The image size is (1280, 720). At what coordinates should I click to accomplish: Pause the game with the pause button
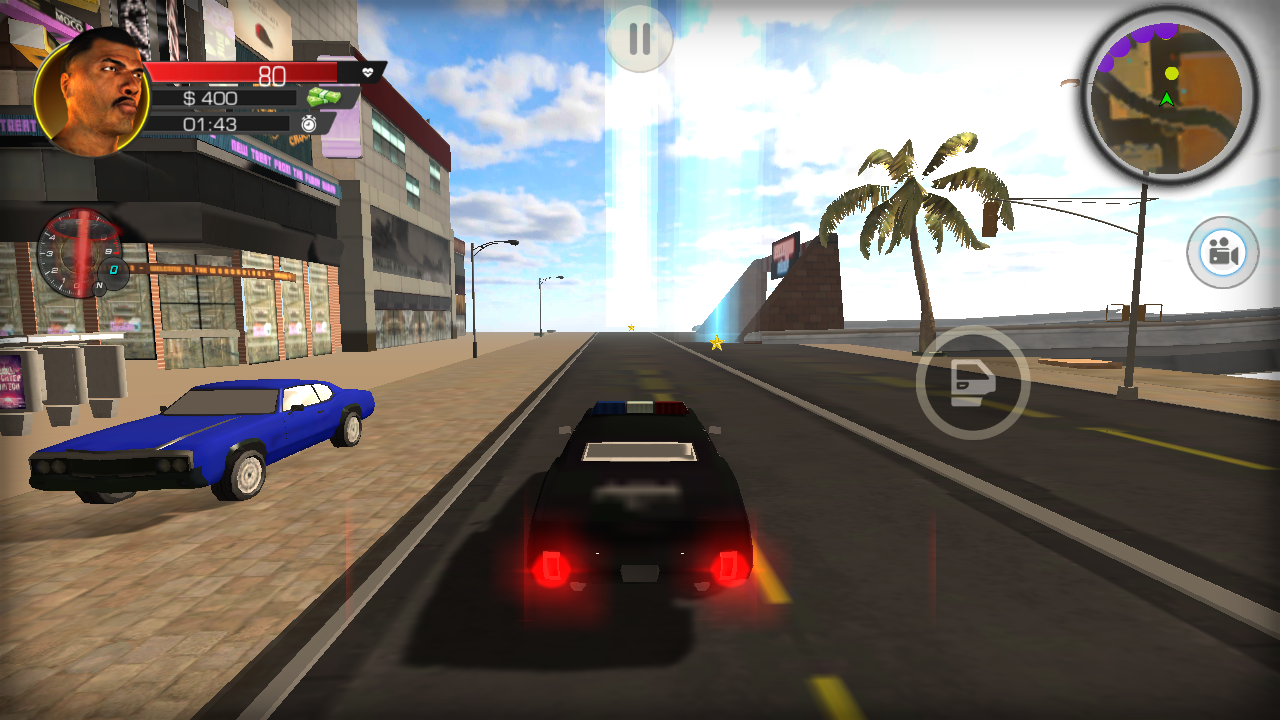coord(639,38)
